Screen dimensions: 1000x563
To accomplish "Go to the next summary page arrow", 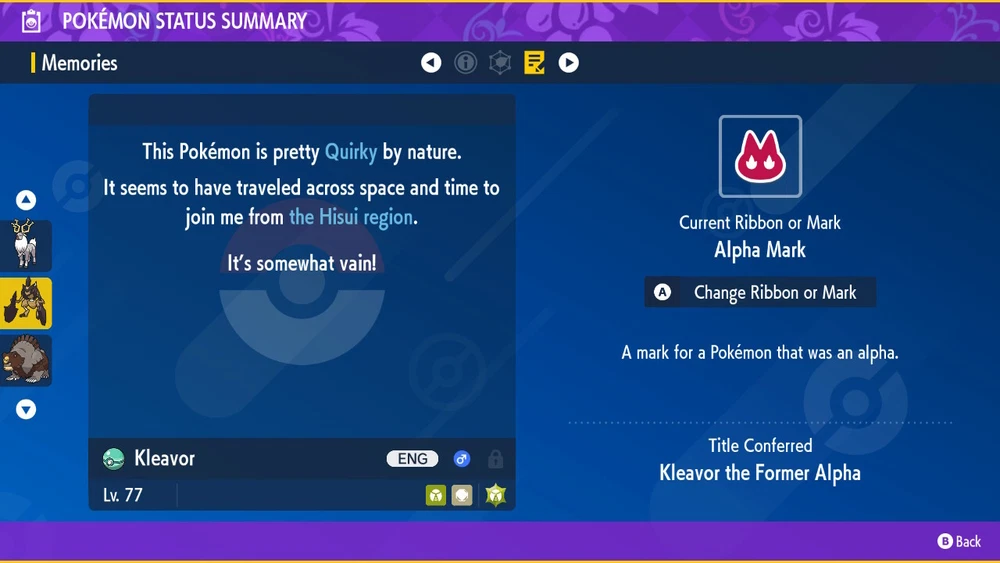I will tap(568, 63).
